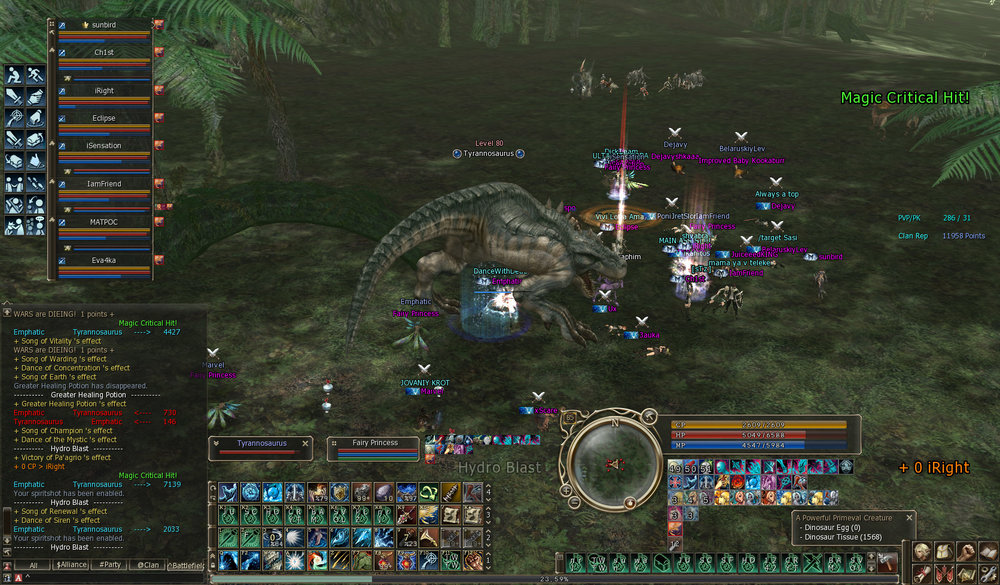Select party member Ch1st
Screen dimensions: 1000x585
(104, 52)
